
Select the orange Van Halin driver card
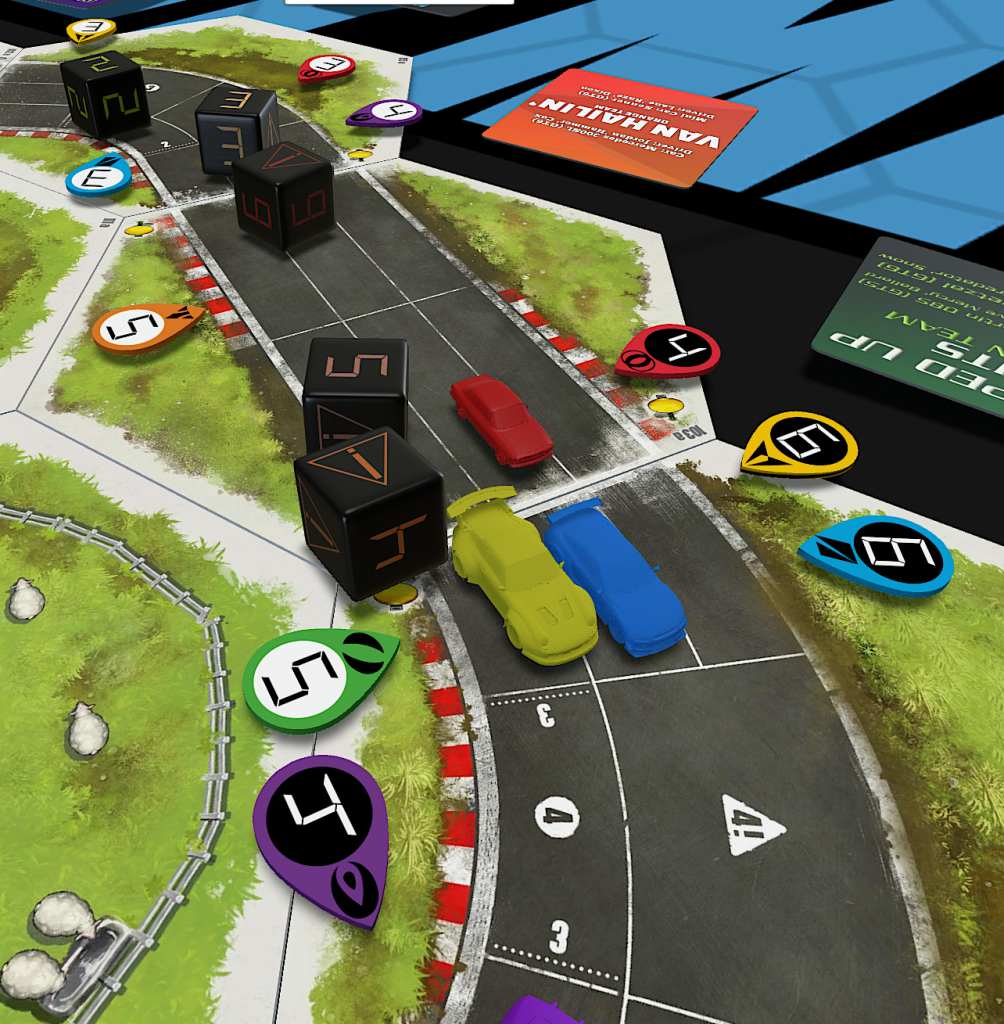pyautogui.click(x=620, y=127)
